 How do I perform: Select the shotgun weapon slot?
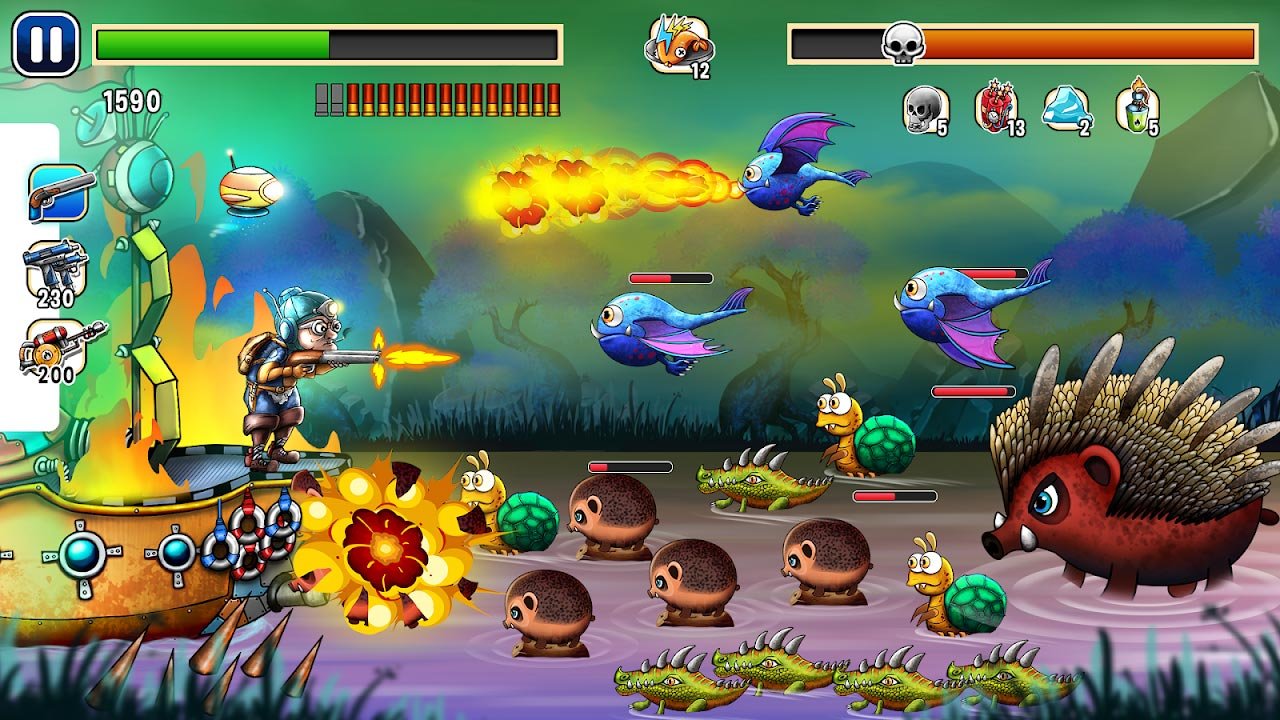(x=59, y=192)
